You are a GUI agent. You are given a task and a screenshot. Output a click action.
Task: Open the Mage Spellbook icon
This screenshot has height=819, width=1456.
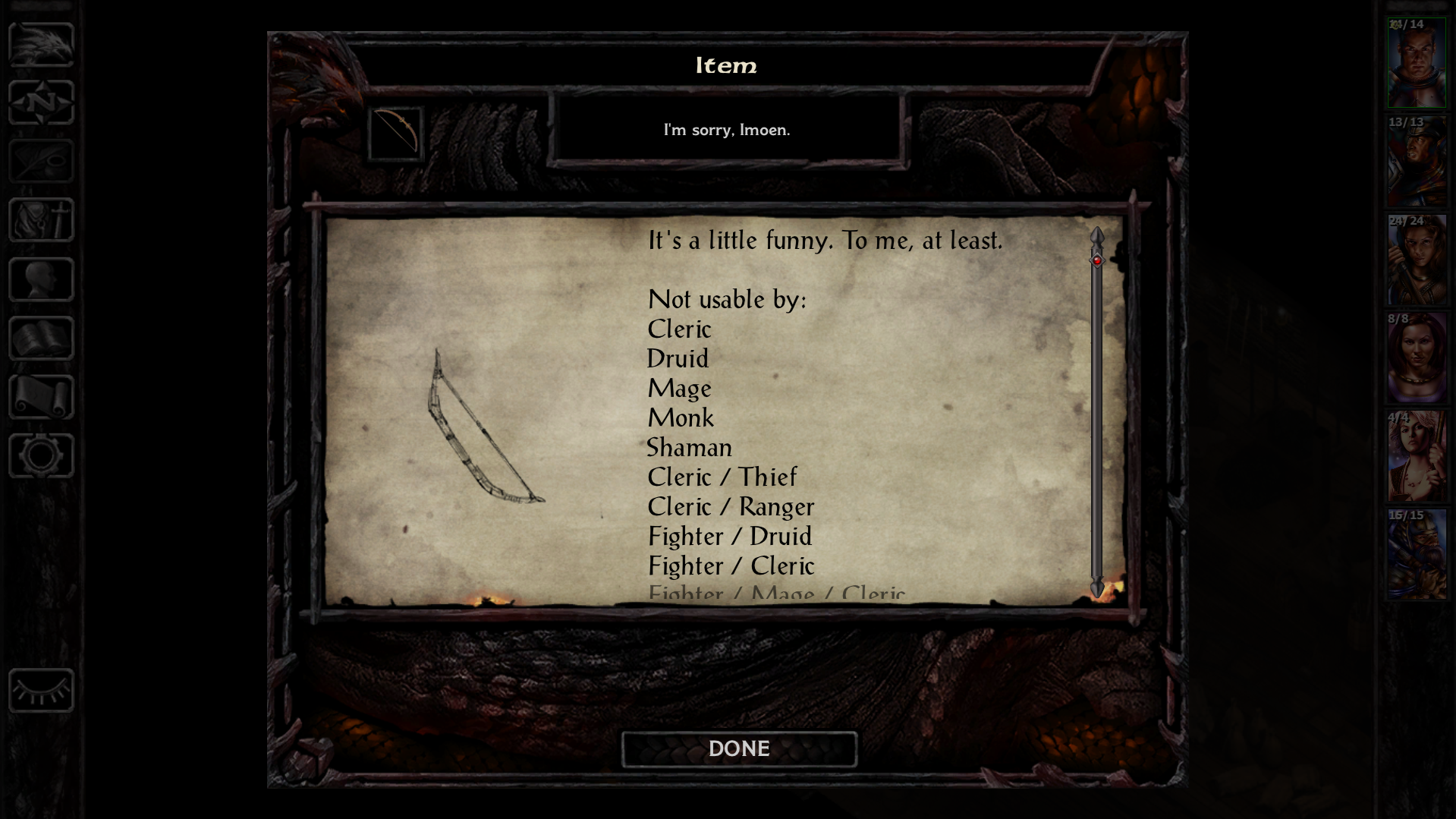[40, 336]
